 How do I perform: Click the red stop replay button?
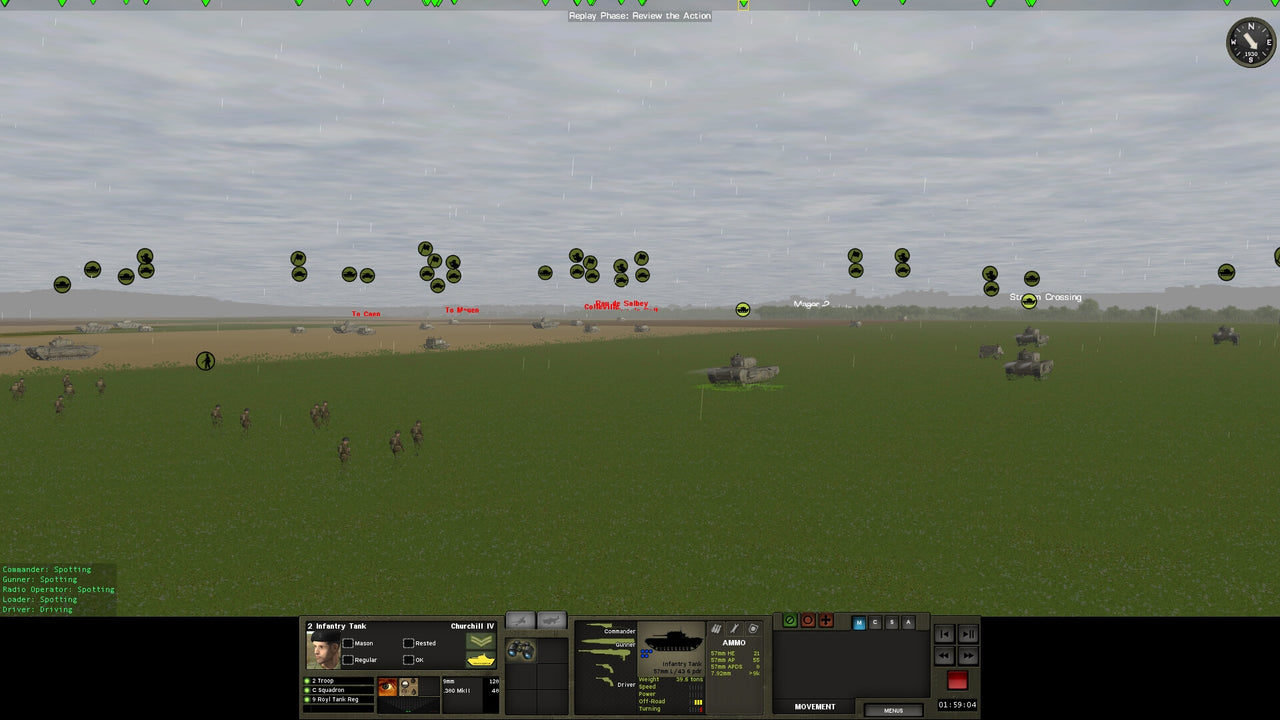pos(957,681)
